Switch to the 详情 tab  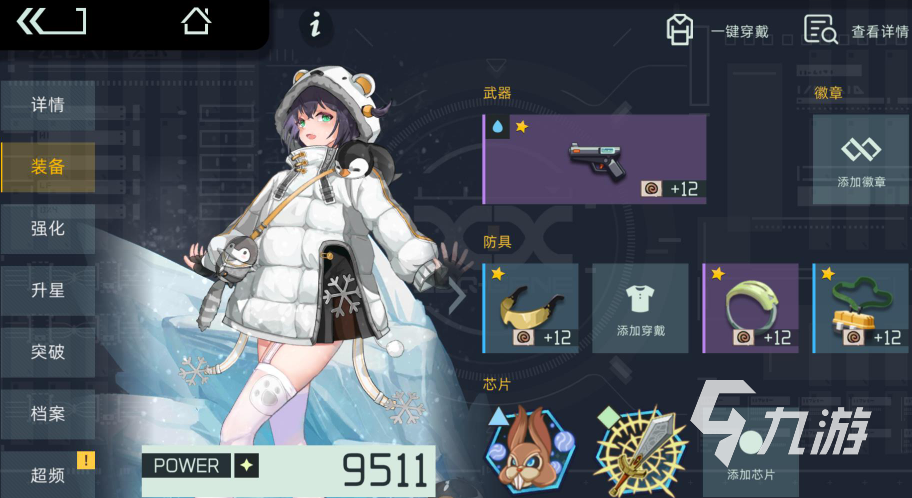pos(48,105)
